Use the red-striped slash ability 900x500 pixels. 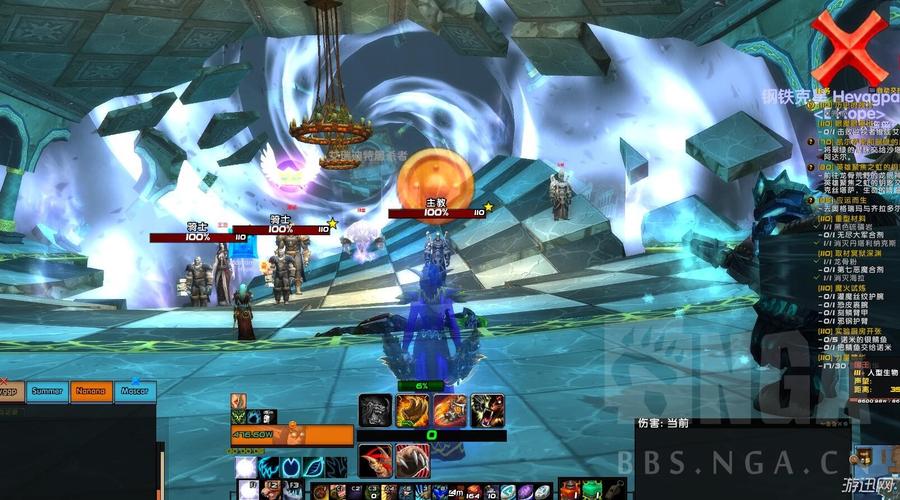click(375, 460)
